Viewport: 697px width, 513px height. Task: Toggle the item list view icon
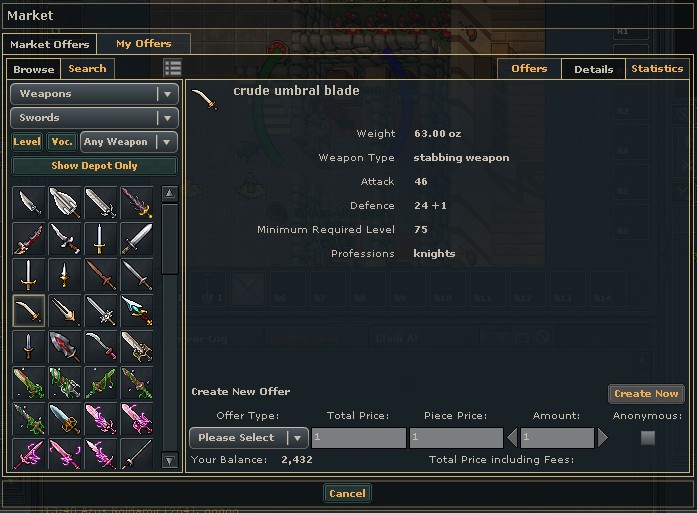pyautogui.click(x=172, y=68)
